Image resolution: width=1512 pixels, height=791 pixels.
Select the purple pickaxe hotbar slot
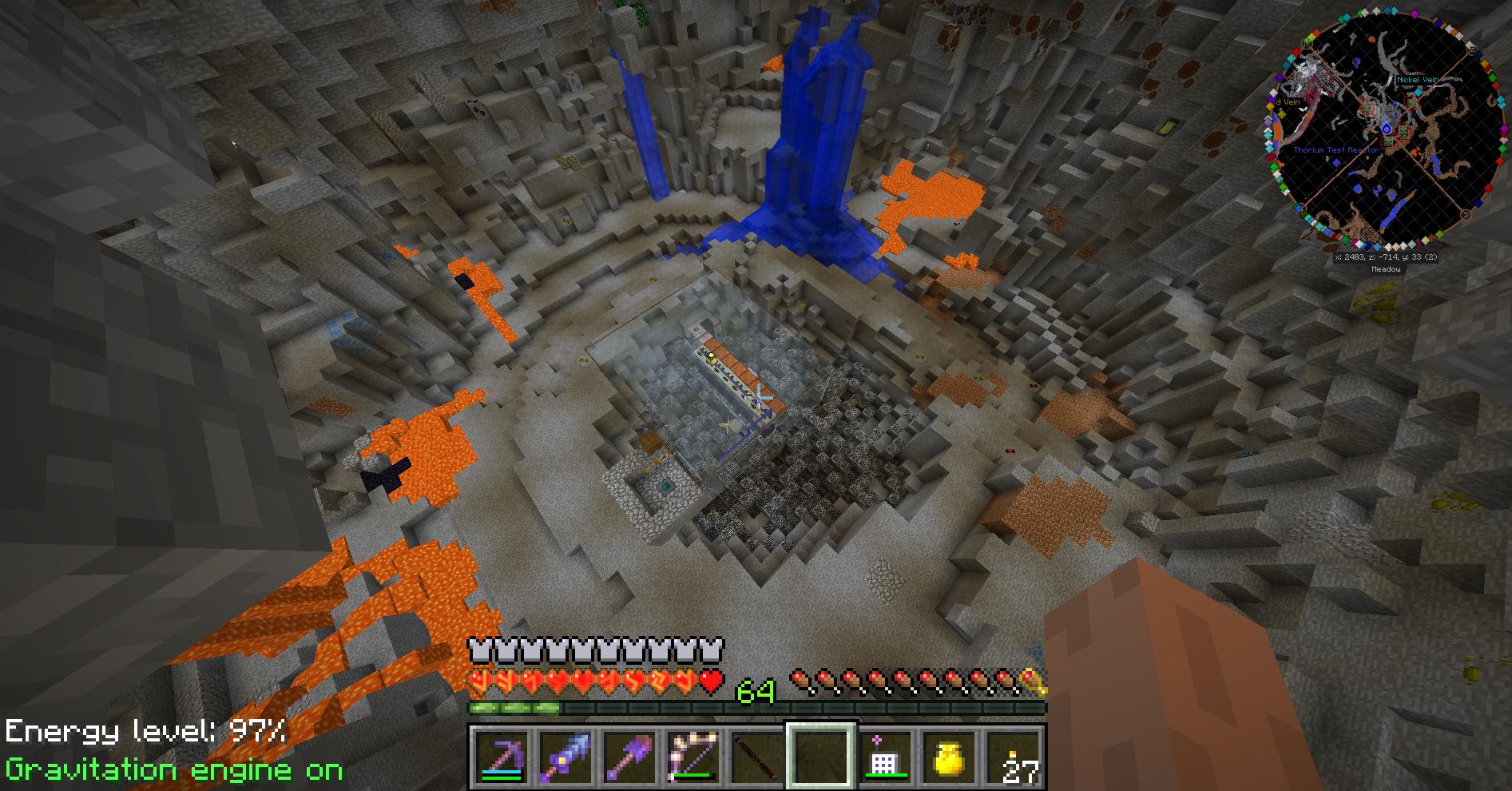pyautogui.click(x=502, y=757)
